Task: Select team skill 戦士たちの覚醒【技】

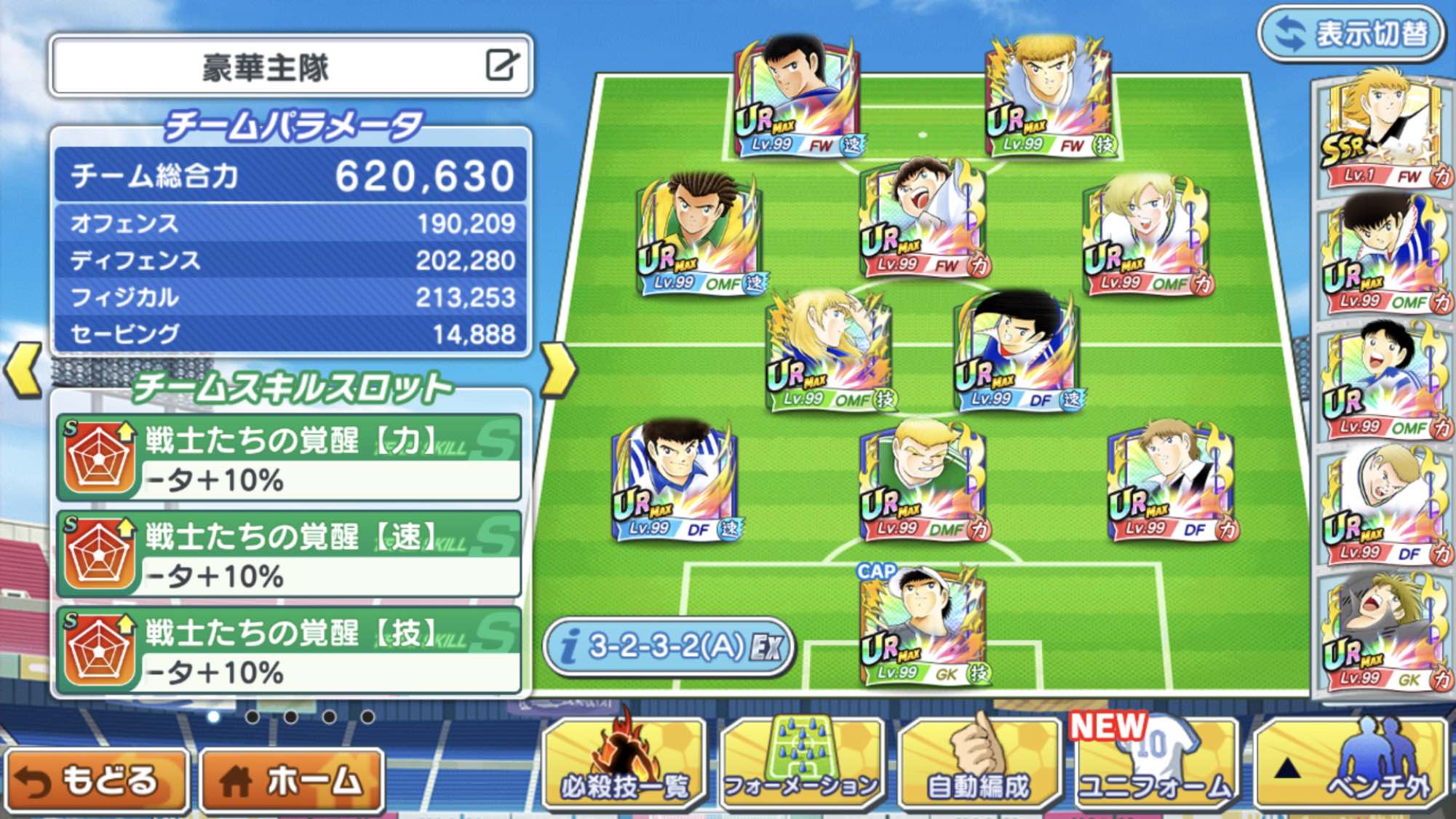Action: 290,651
